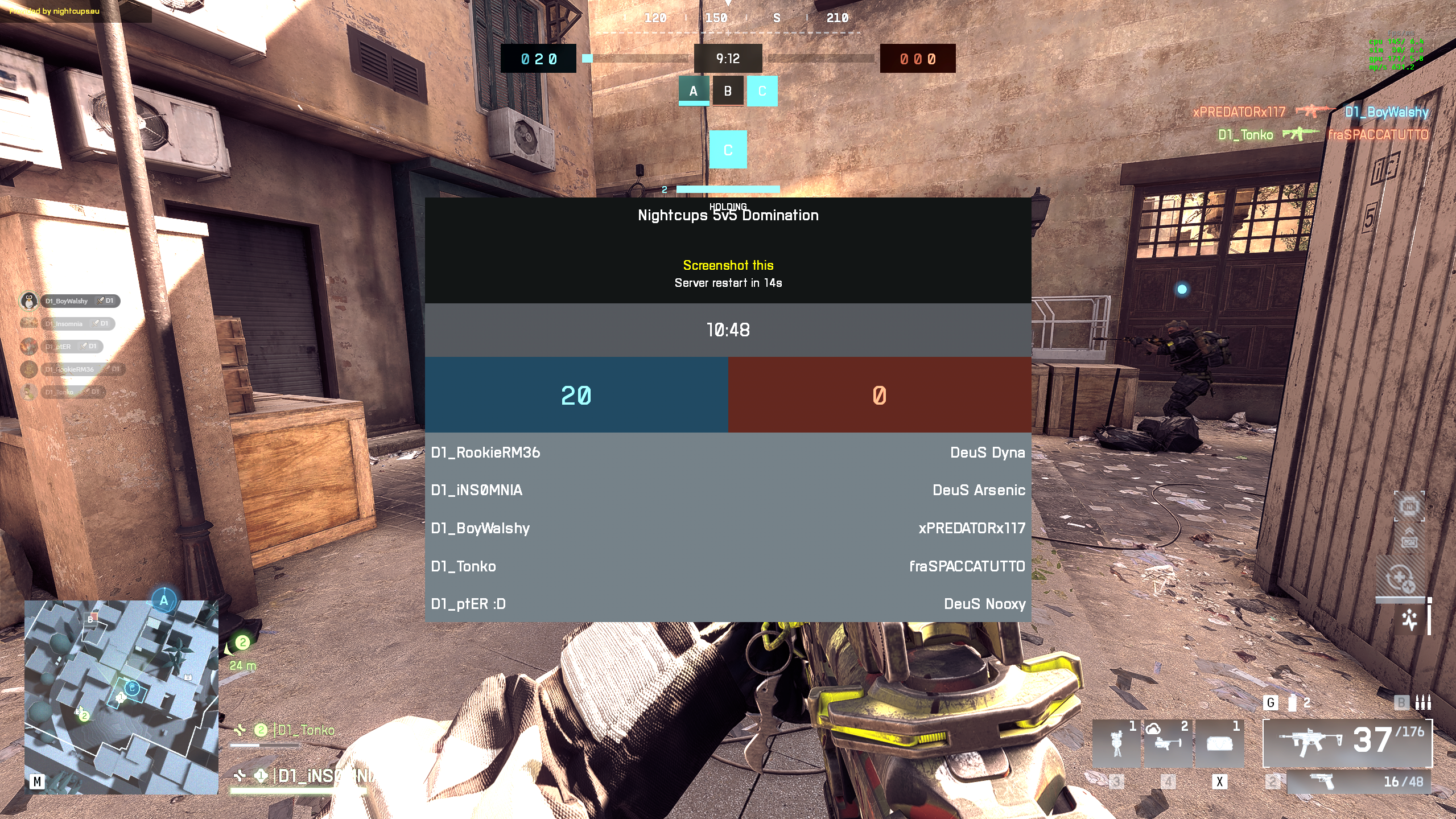Viewport: 1456px width, 819px height.
Task: Select the primary submachine gun slot
Action: coord(1346,742)
